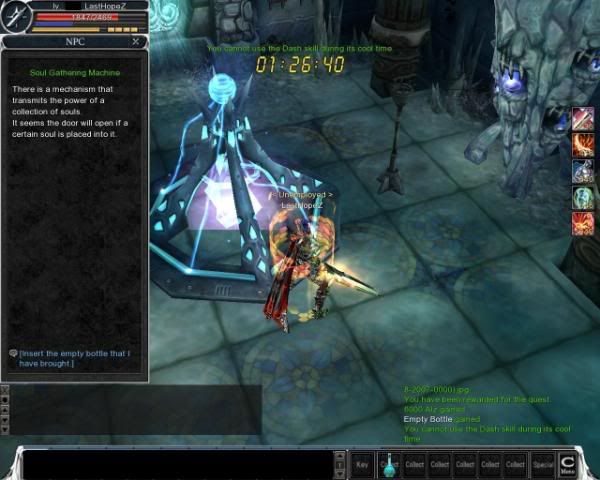600x480 pixels.
Task: Open the C Menu button
Action: (x=568, y=463)
